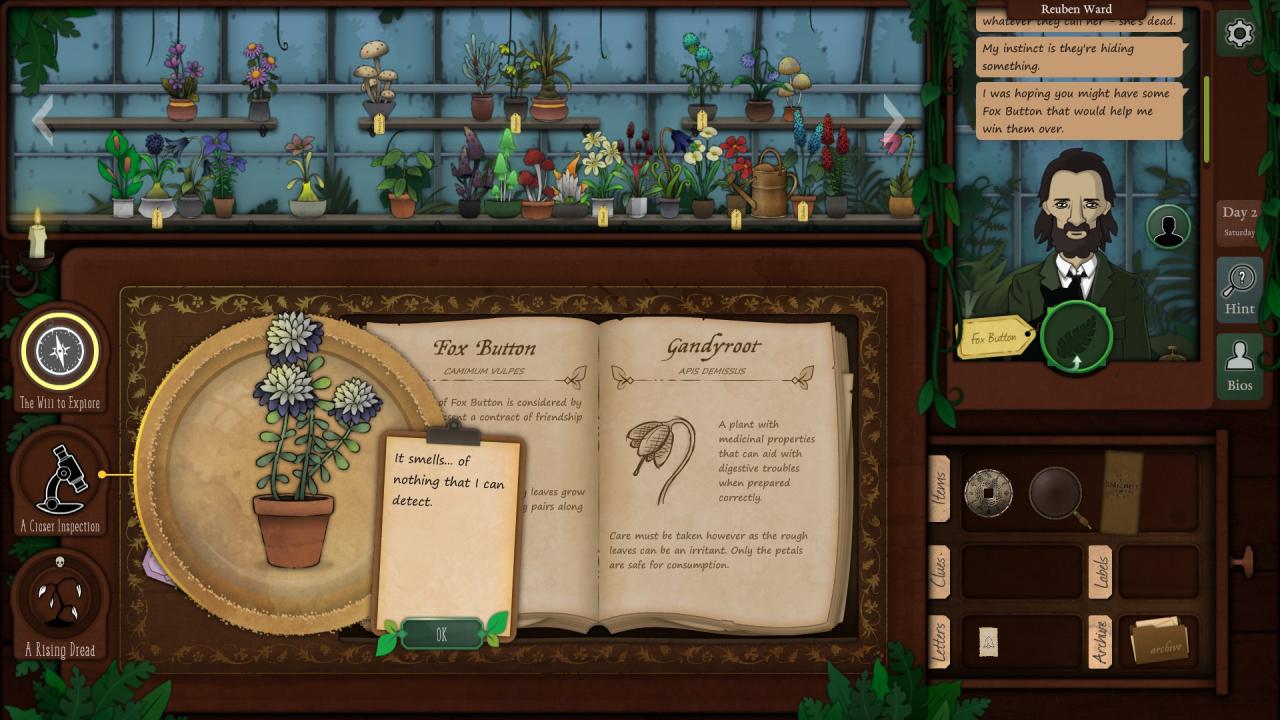Choose A Closer Inspection microscope

[60, 478]
